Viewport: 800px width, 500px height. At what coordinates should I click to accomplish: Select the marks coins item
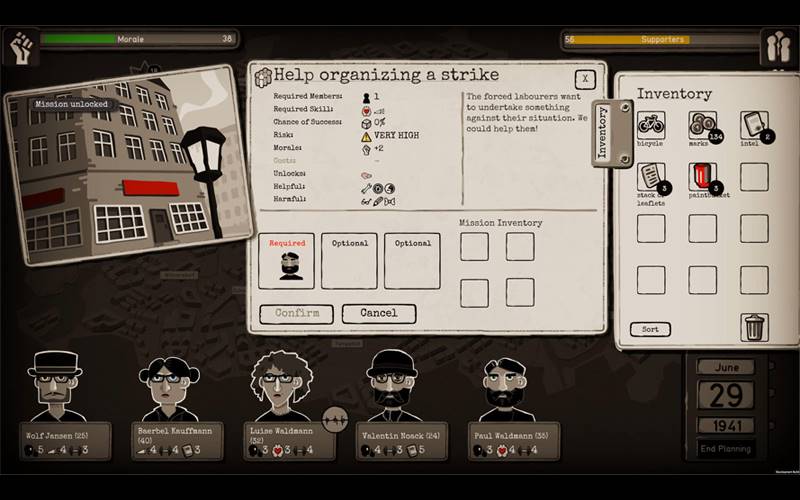[702, 125]
